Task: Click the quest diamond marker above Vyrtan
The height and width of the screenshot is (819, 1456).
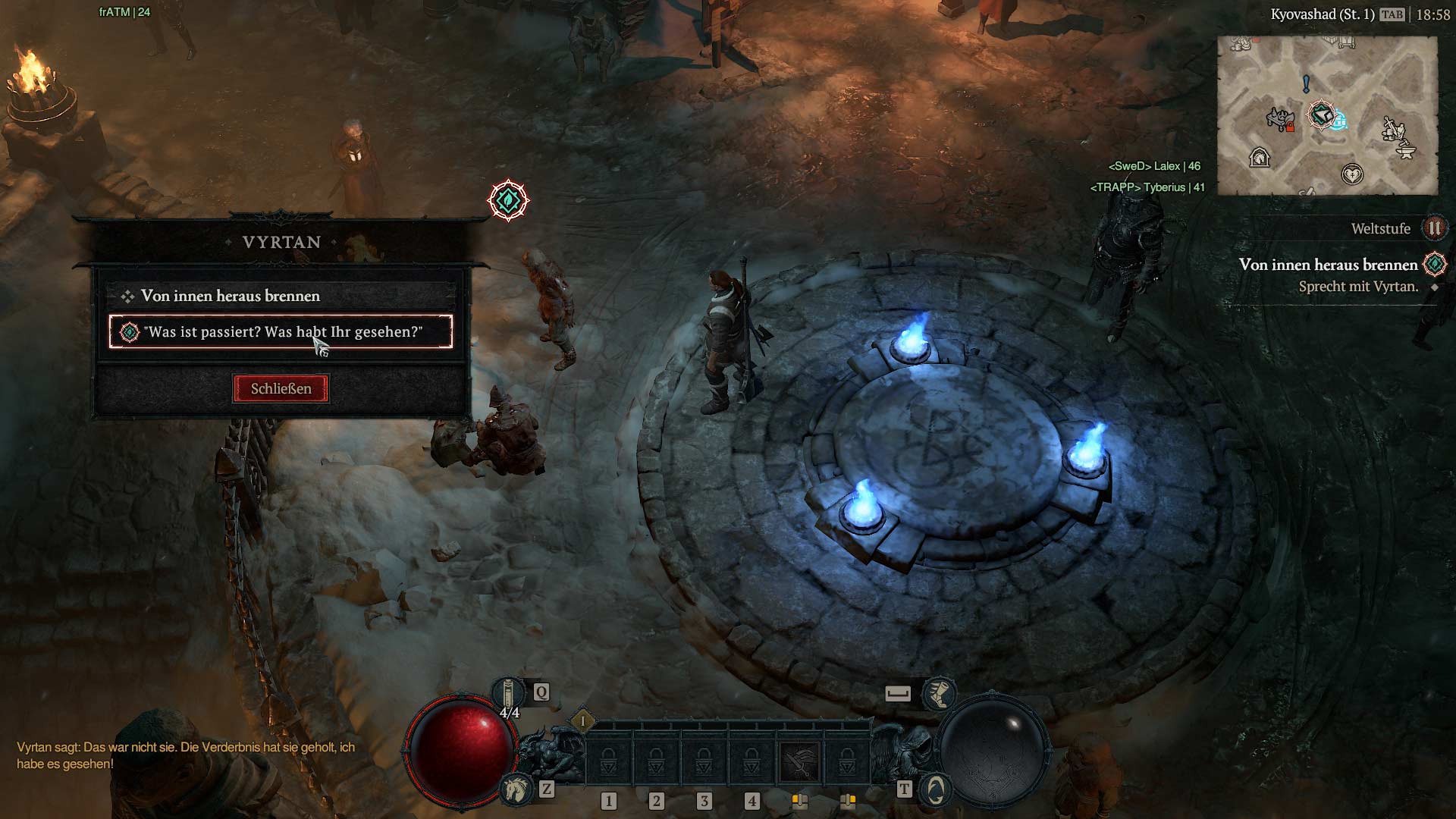Action: click(x=508, y=201)
